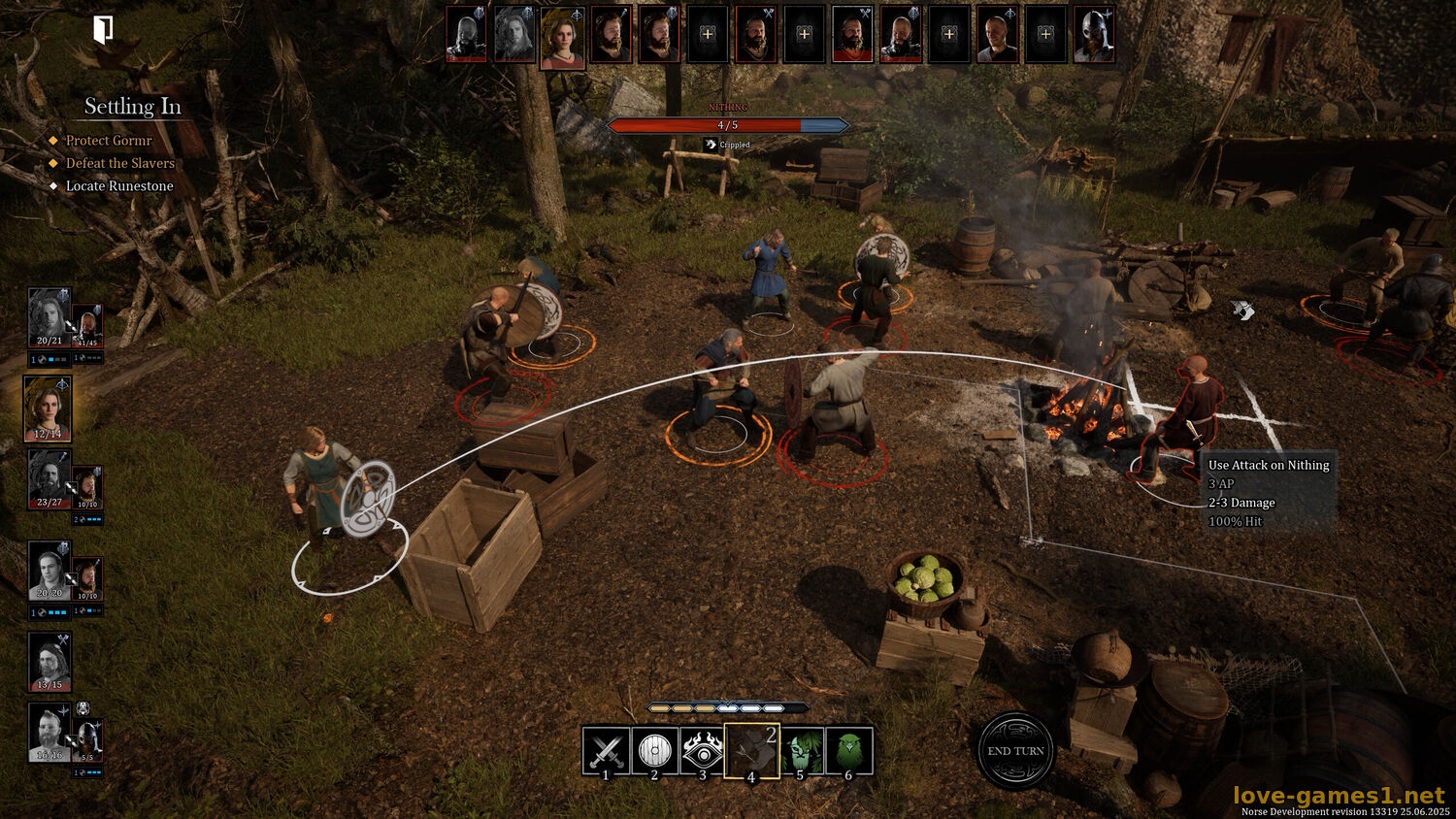
Task: Select the party portrait showing 12/14 health
Action: pos(49,408)
